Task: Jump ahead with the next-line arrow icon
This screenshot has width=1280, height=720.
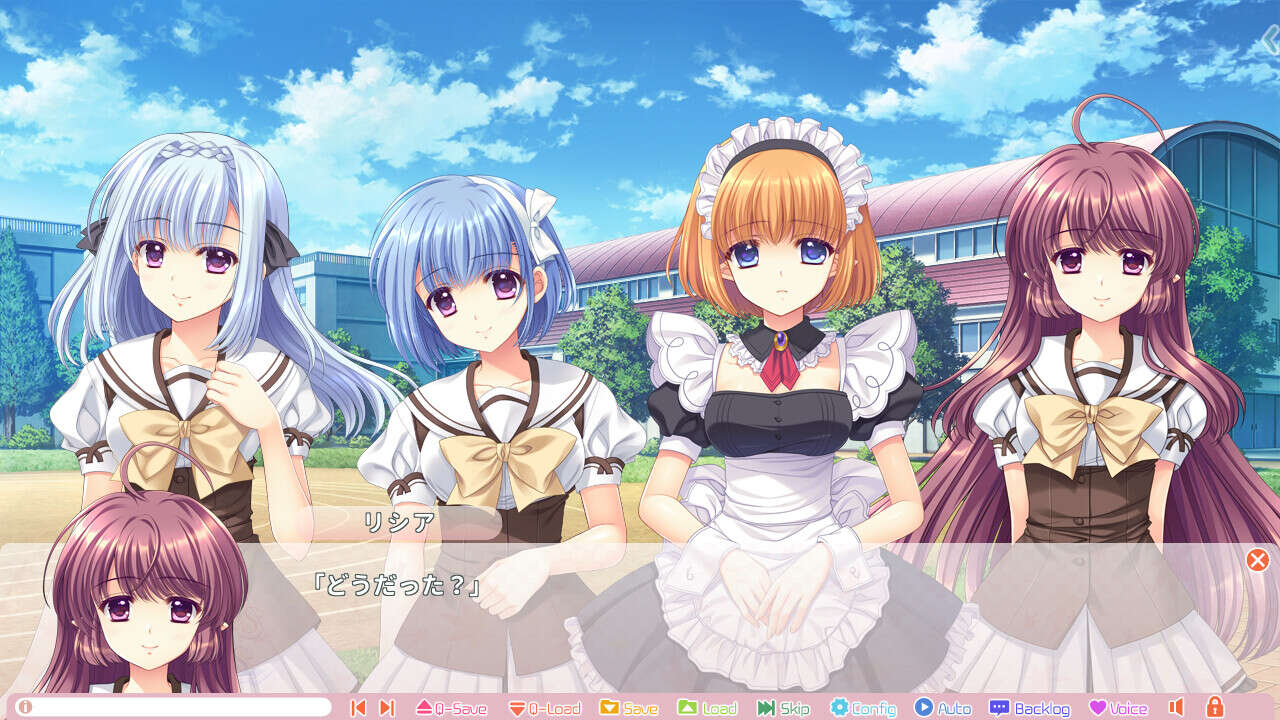Action: [x=386, y=707]
